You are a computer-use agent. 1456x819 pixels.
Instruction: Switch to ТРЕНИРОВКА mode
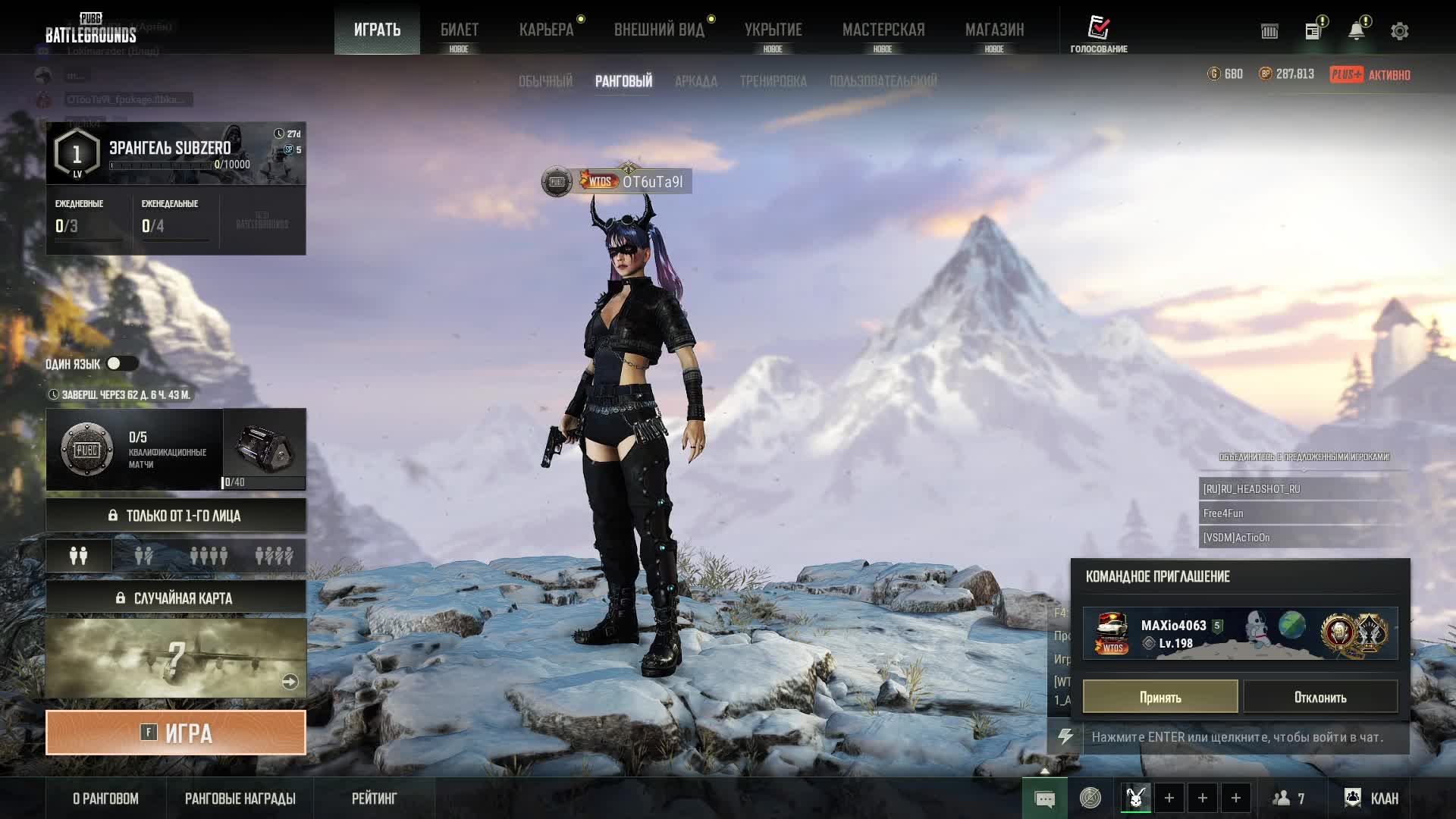click(773, 81)
